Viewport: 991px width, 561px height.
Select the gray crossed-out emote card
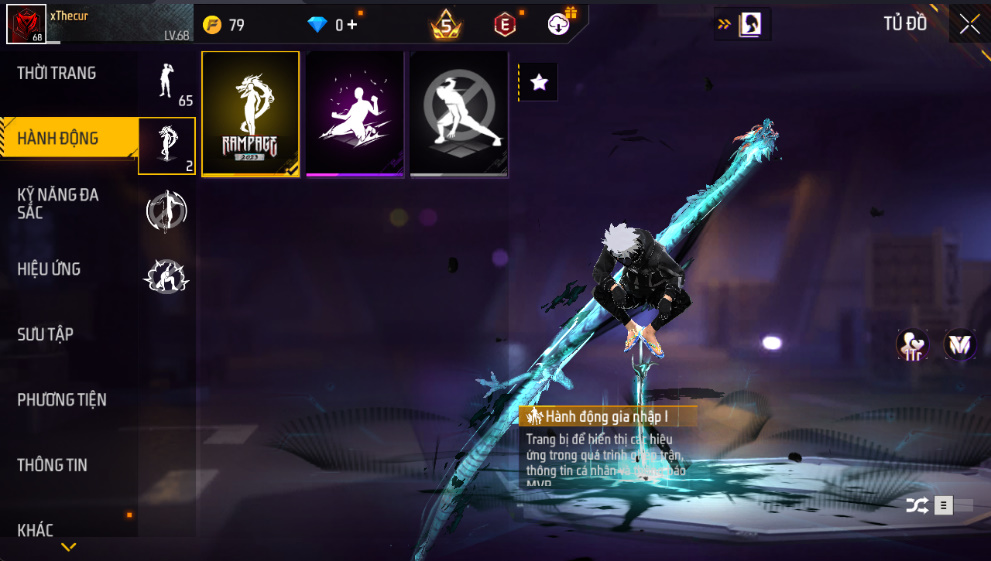pos(459,114)
